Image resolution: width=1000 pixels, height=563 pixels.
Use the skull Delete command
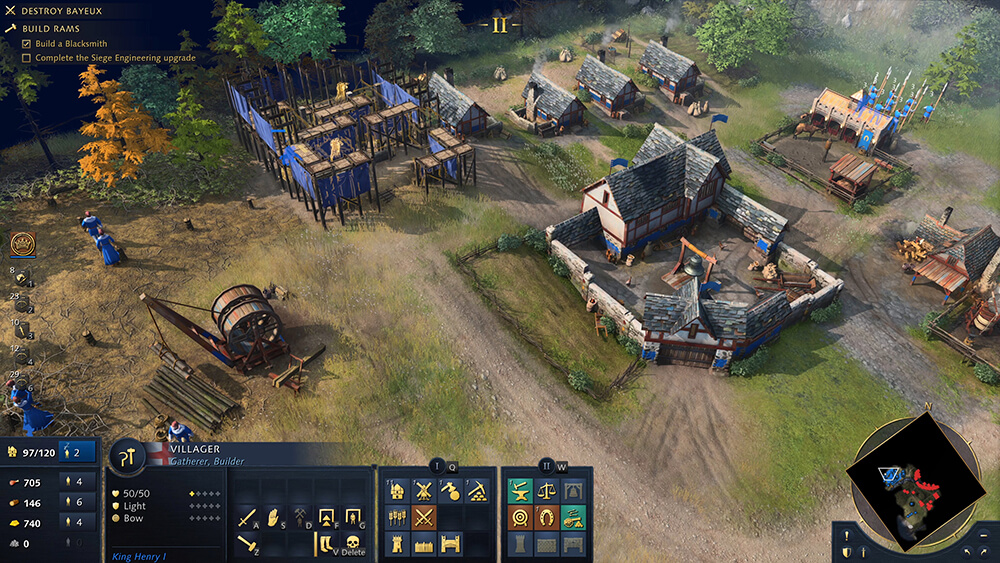(352, 545)
